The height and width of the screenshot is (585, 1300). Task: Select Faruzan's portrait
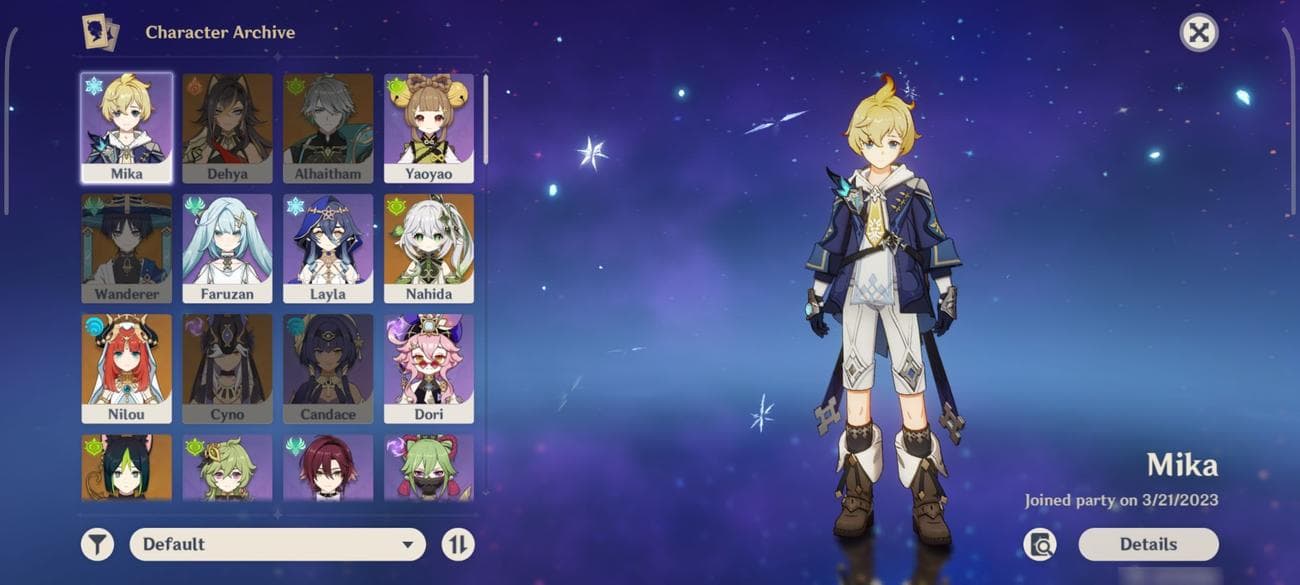227,248
